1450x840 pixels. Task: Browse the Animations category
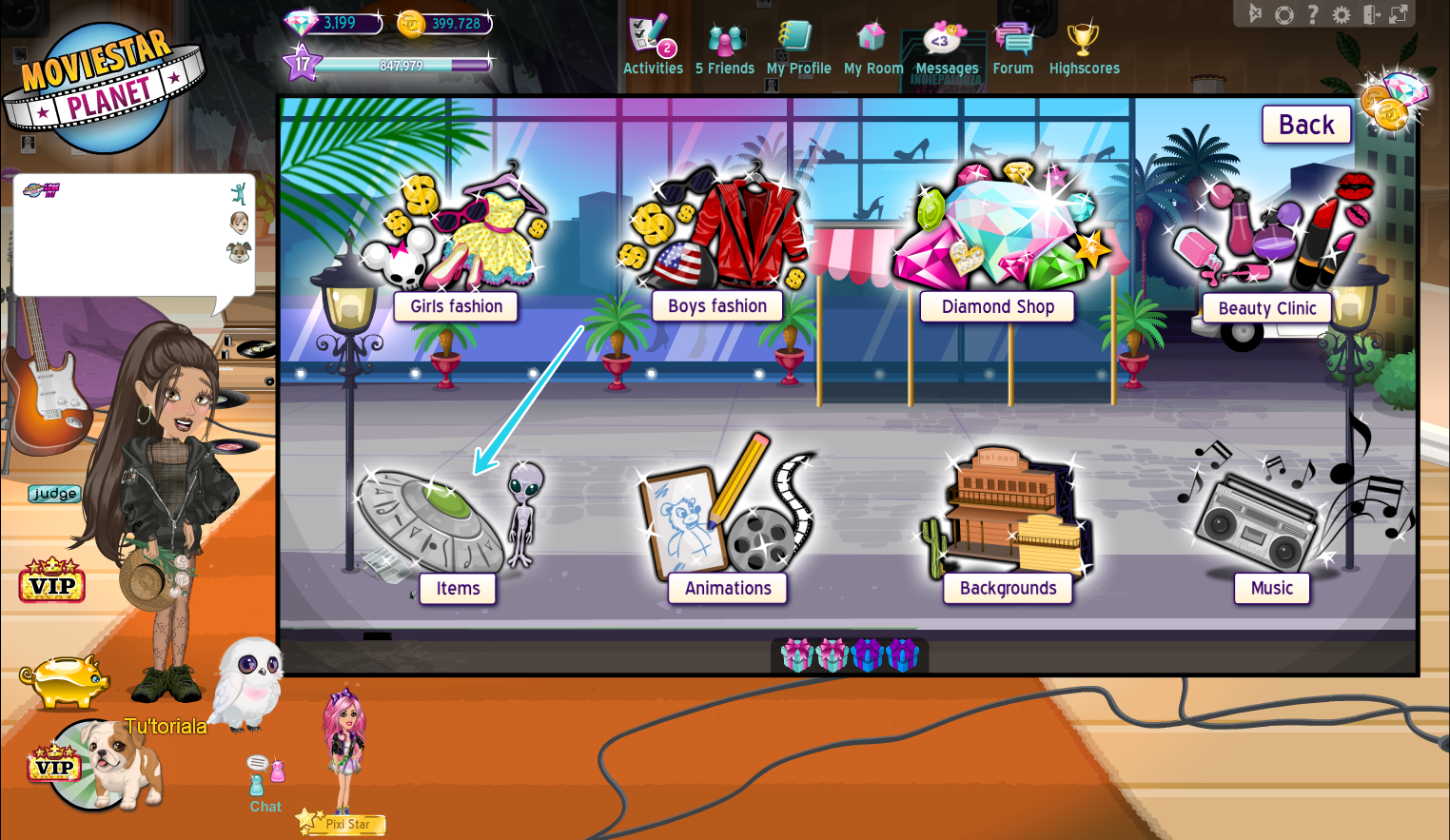[727, 588]
